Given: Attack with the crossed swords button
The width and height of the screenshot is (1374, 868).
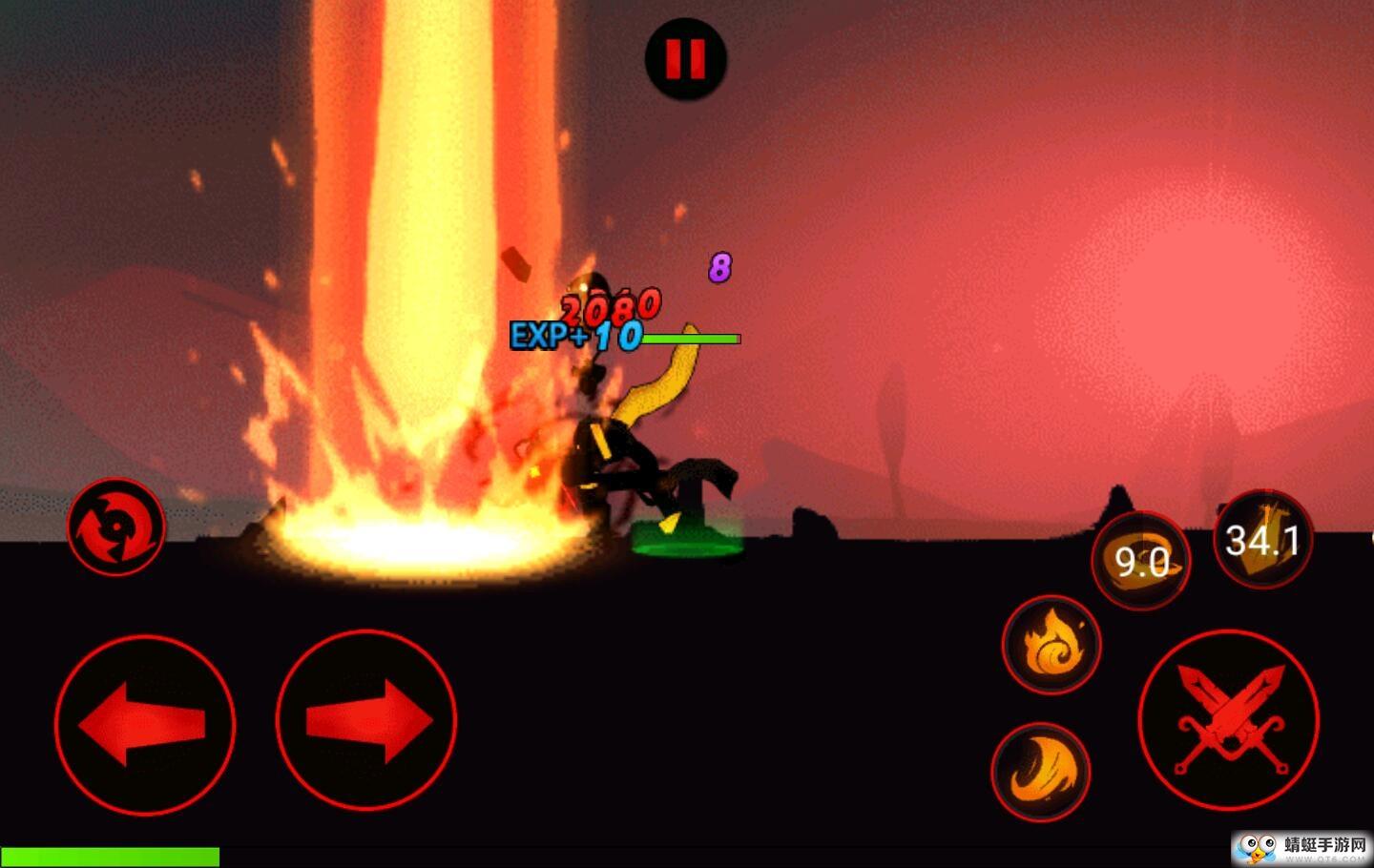Looking at the screenshot, I should [1228, 720].
